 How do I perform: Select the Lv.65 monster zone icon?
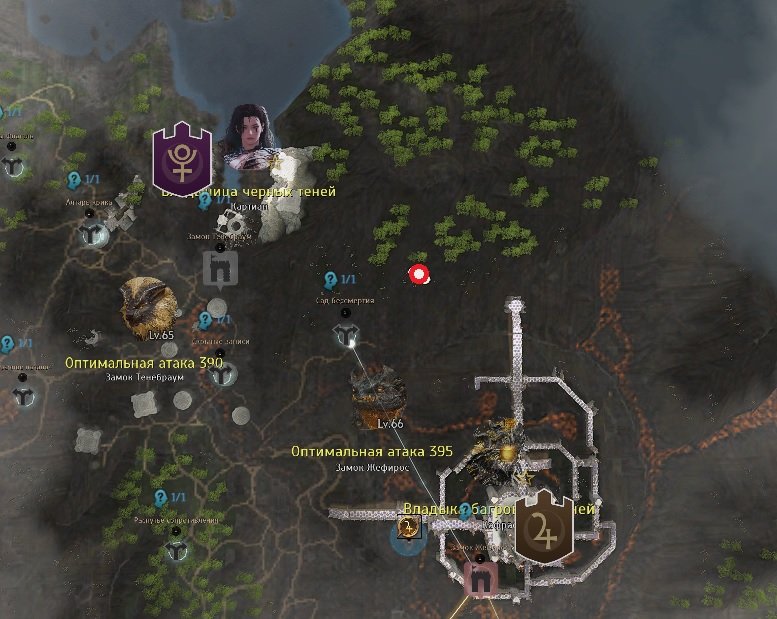[x=148, y=304]
